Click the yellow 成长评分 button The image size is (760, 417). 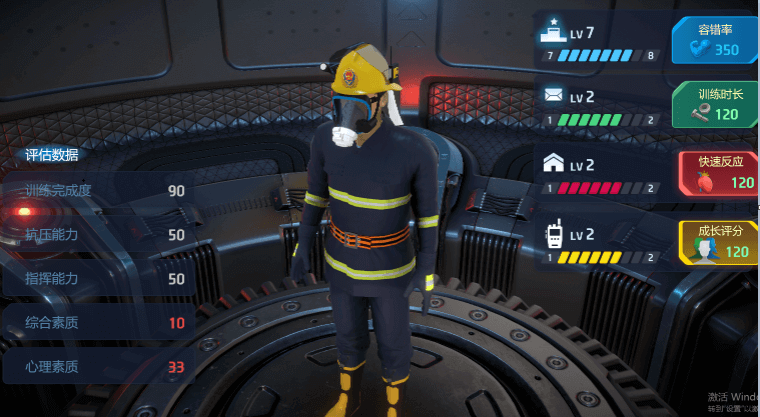(718, 241)
